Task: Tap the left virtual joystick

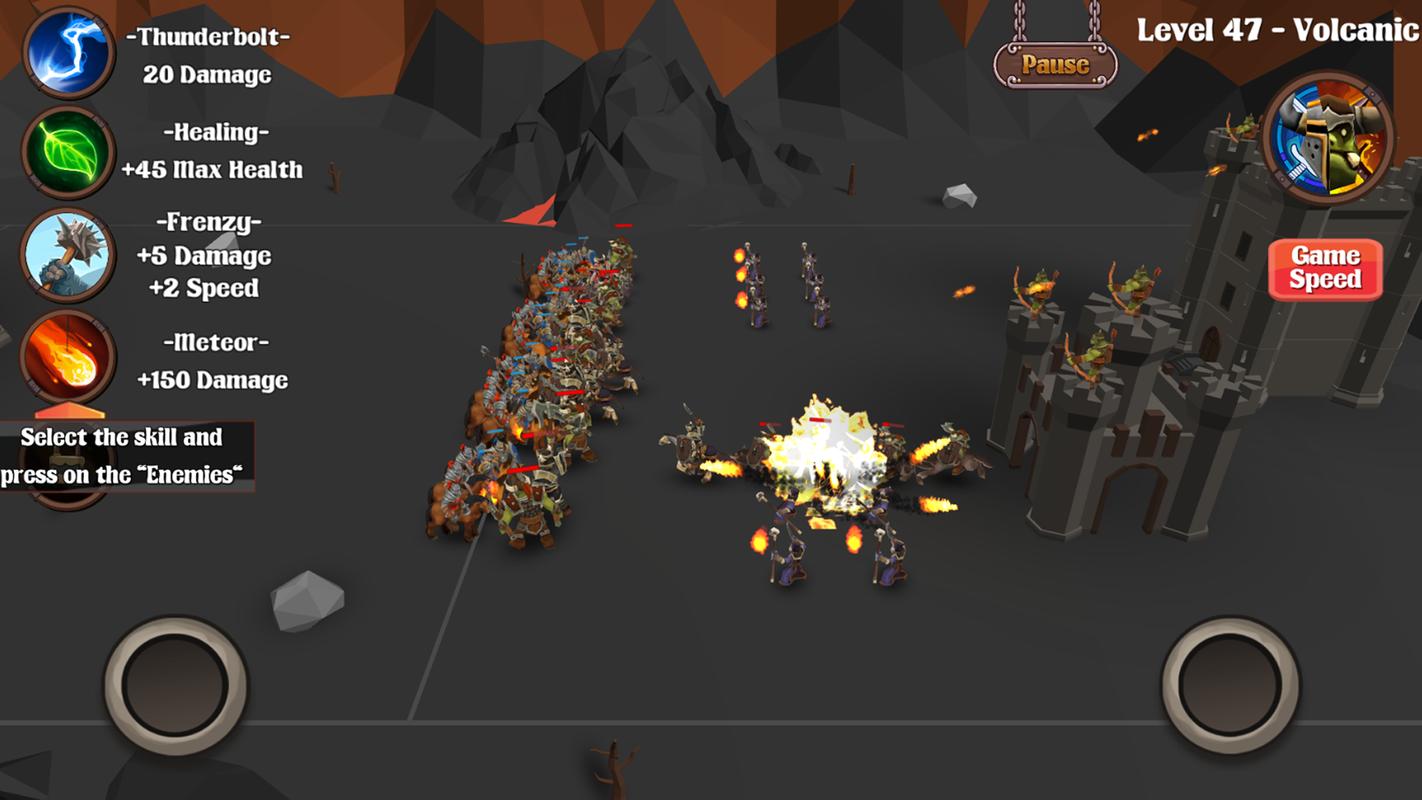Action: click(x=176, y=686)
